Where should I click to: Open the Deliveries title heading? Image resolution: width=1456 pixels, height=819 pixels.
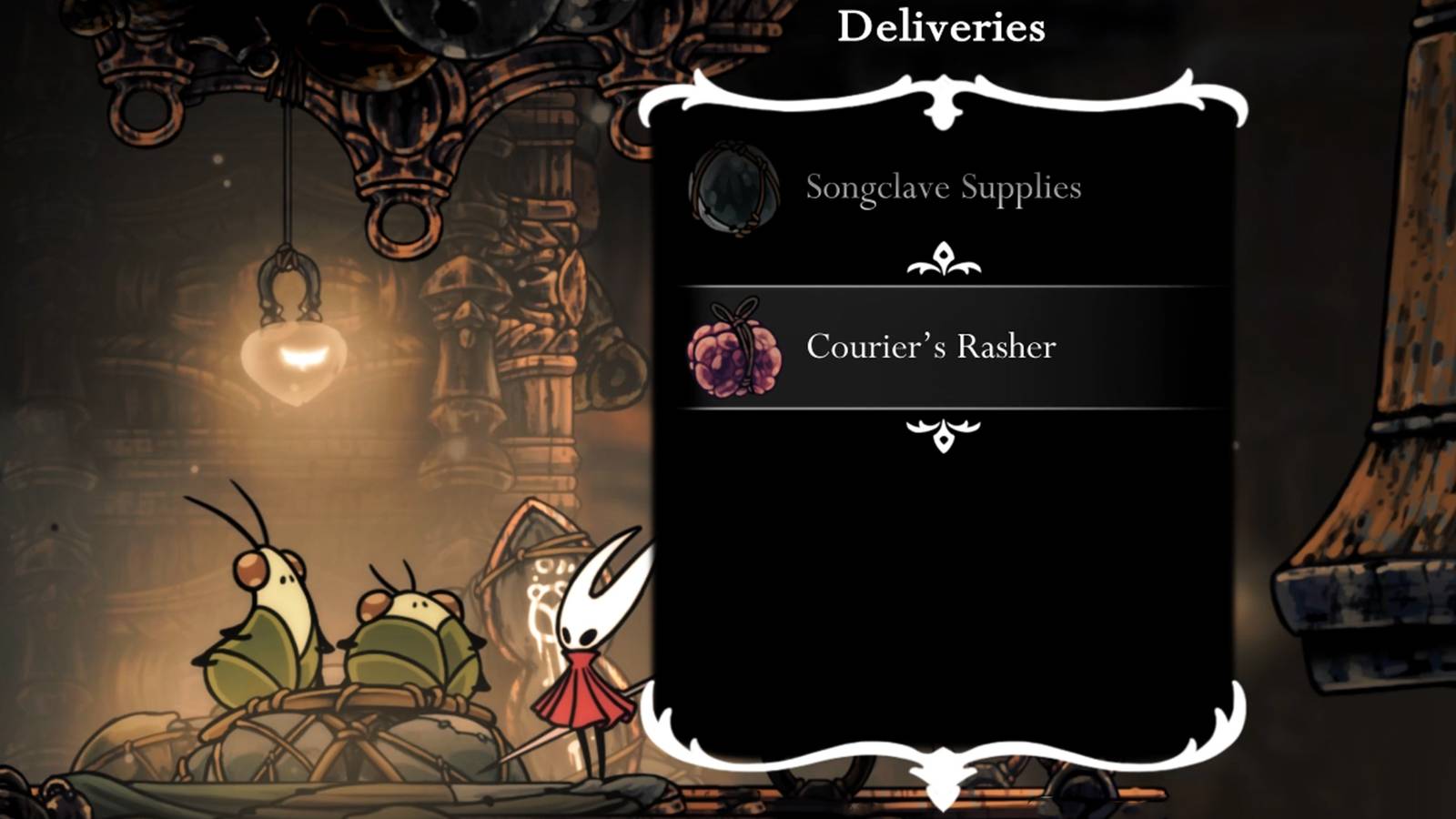tap(942, 24)
